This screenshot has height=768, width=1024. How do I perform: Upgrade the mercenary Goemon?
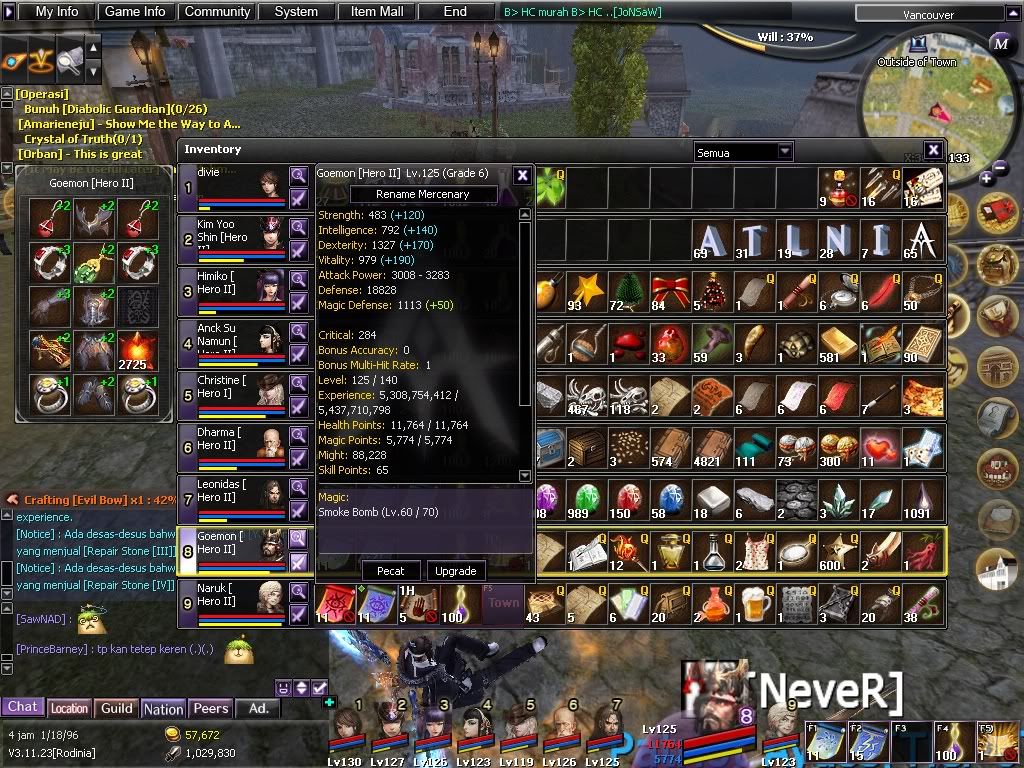pos(455,571)
